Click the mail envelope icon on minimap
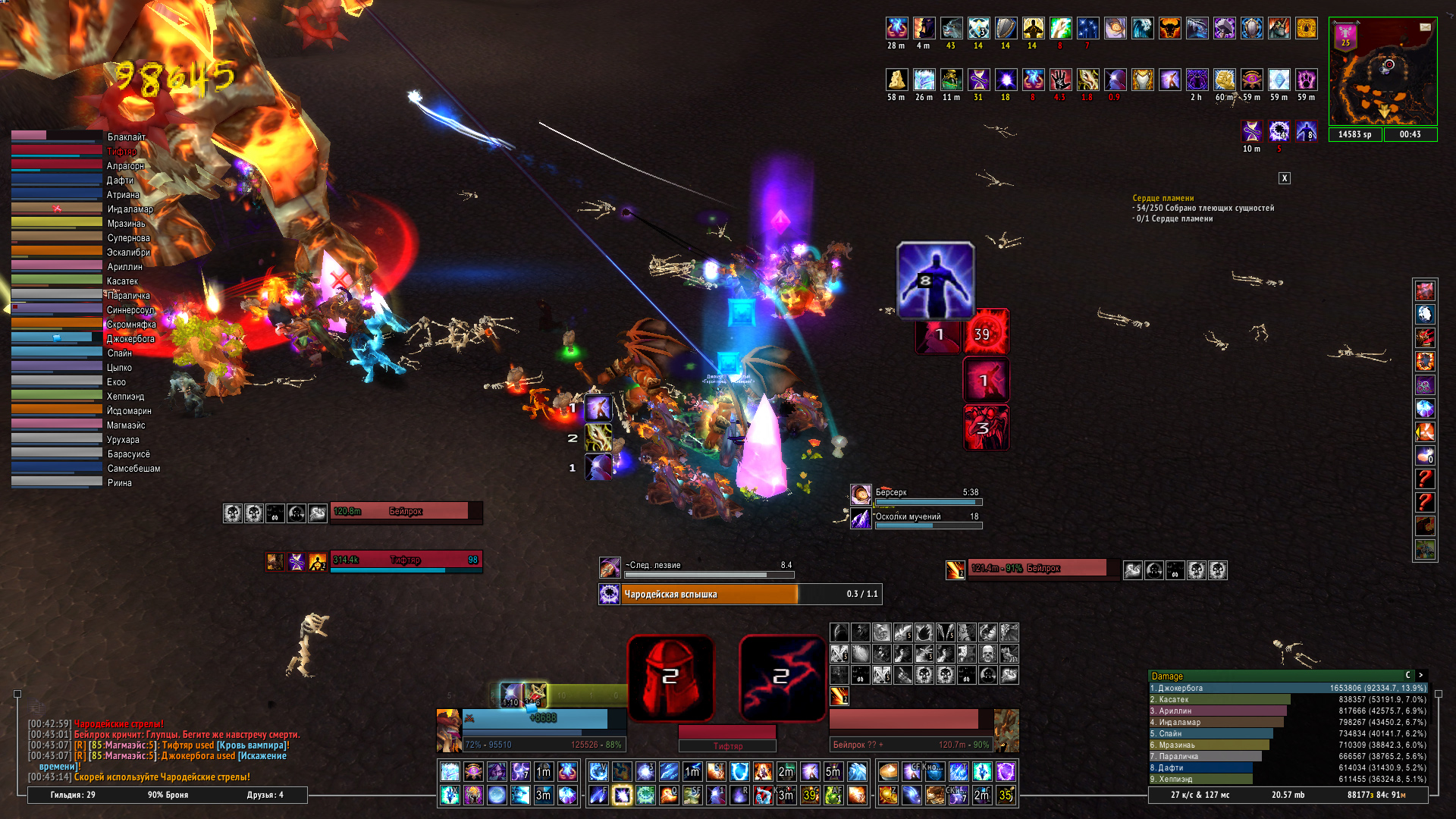The height and width of the screenshot is (819, 1456). click(1425, 27)
